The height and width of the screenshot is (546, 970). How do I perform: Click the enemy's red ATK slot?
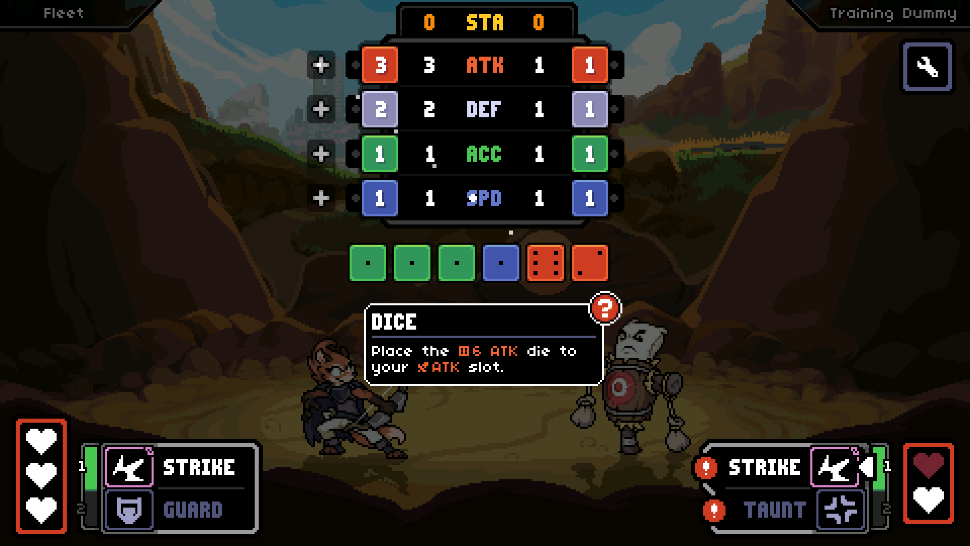click(x=590, y=66)
